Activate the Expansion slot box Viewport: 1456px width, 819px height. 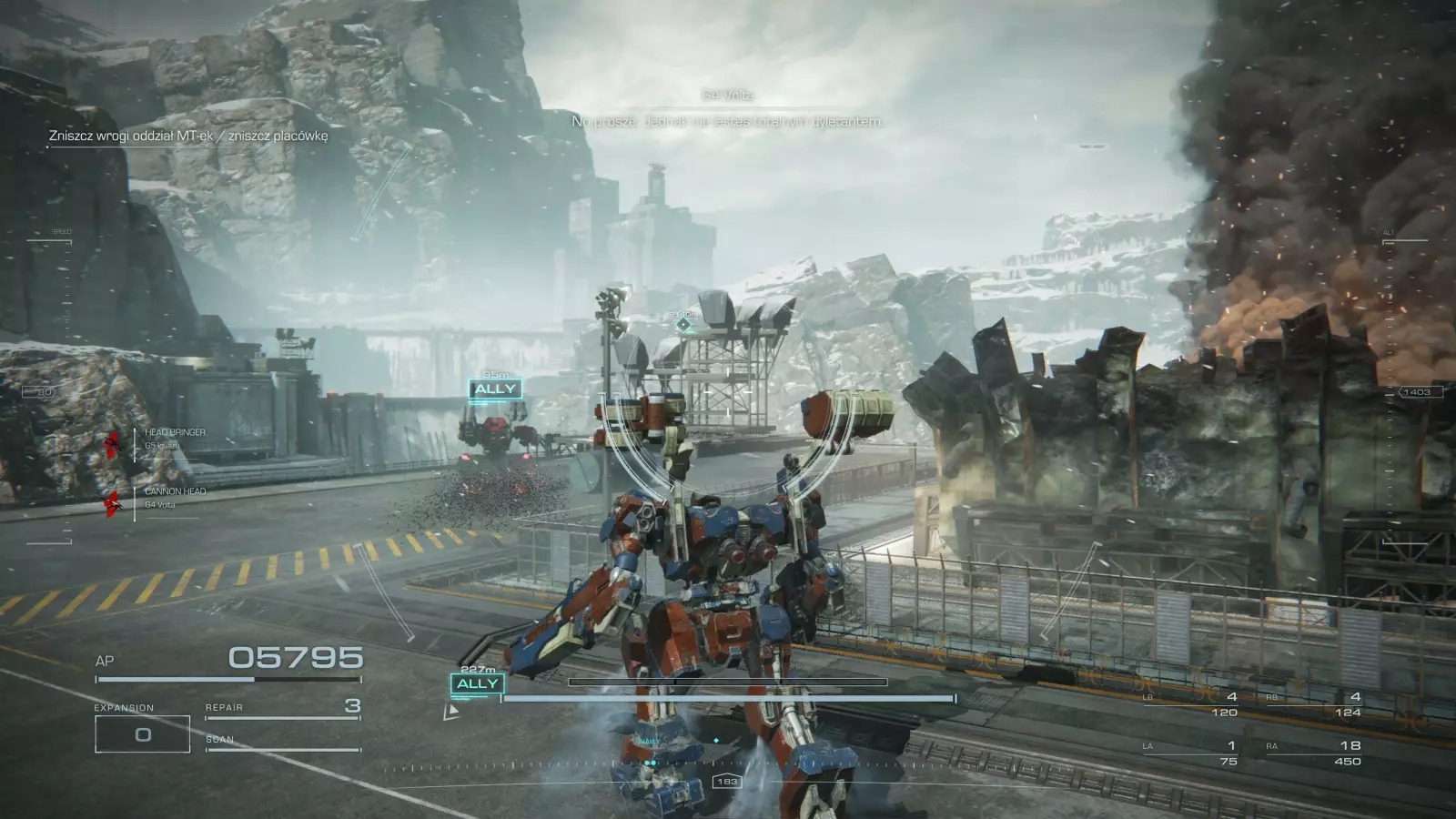[143, 734]
